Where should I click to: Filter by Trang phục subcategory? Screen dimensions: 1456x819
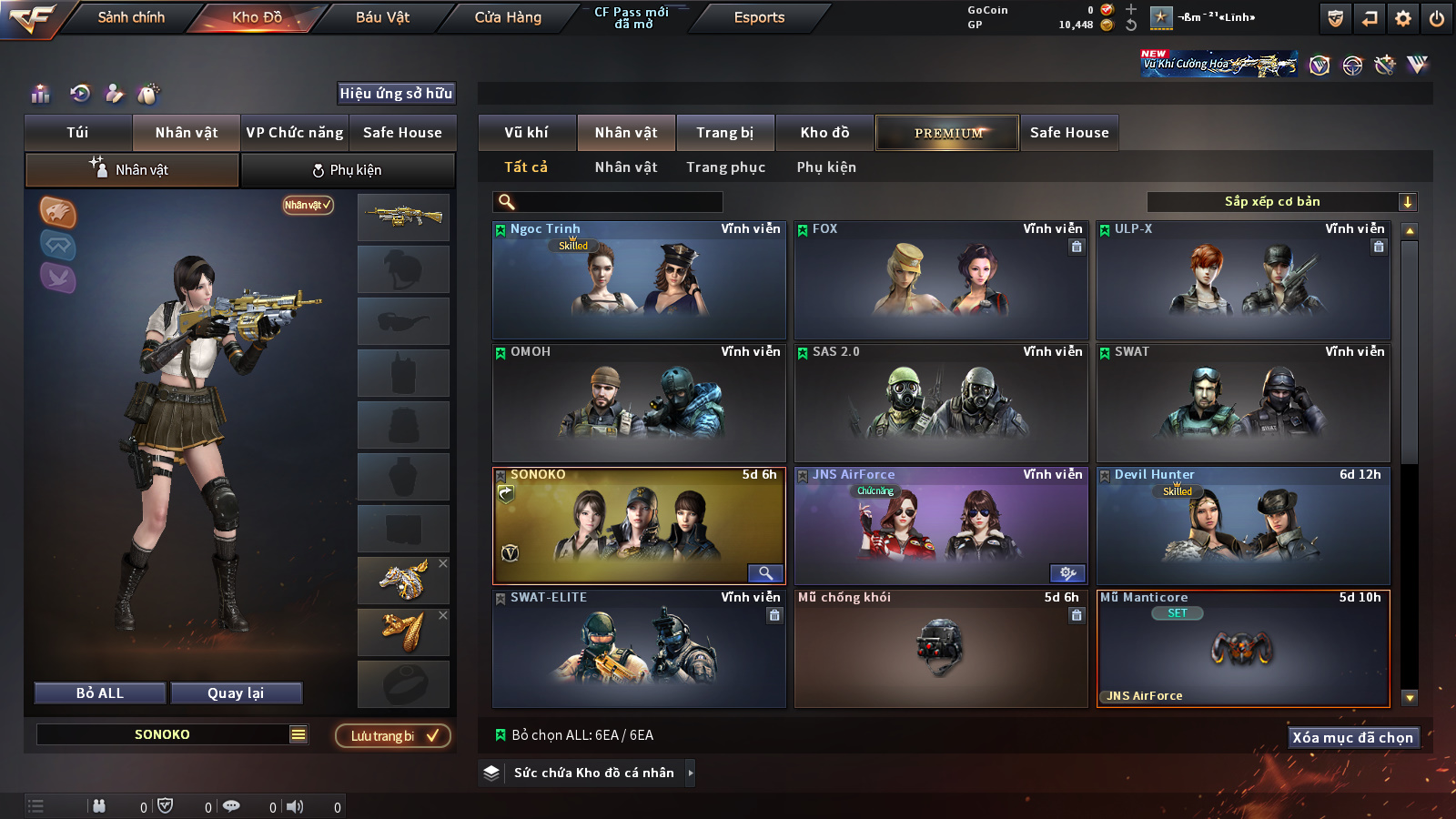coord(725,167)
